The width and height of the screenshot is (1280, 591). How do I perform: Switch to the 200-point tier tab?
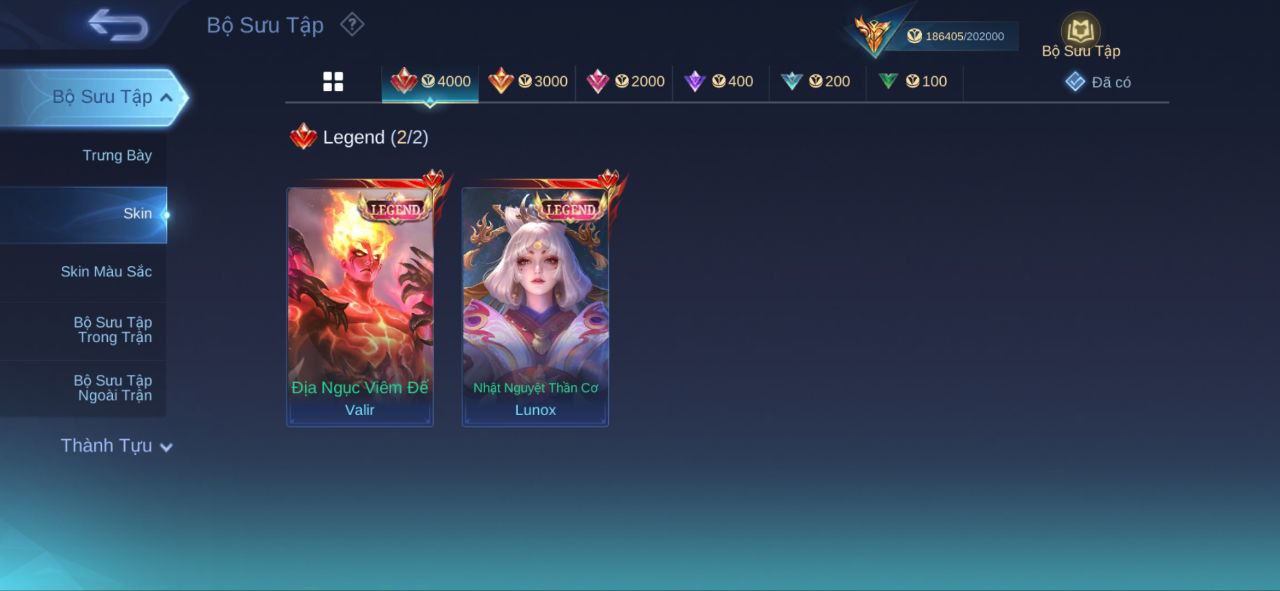click(816, 82)
